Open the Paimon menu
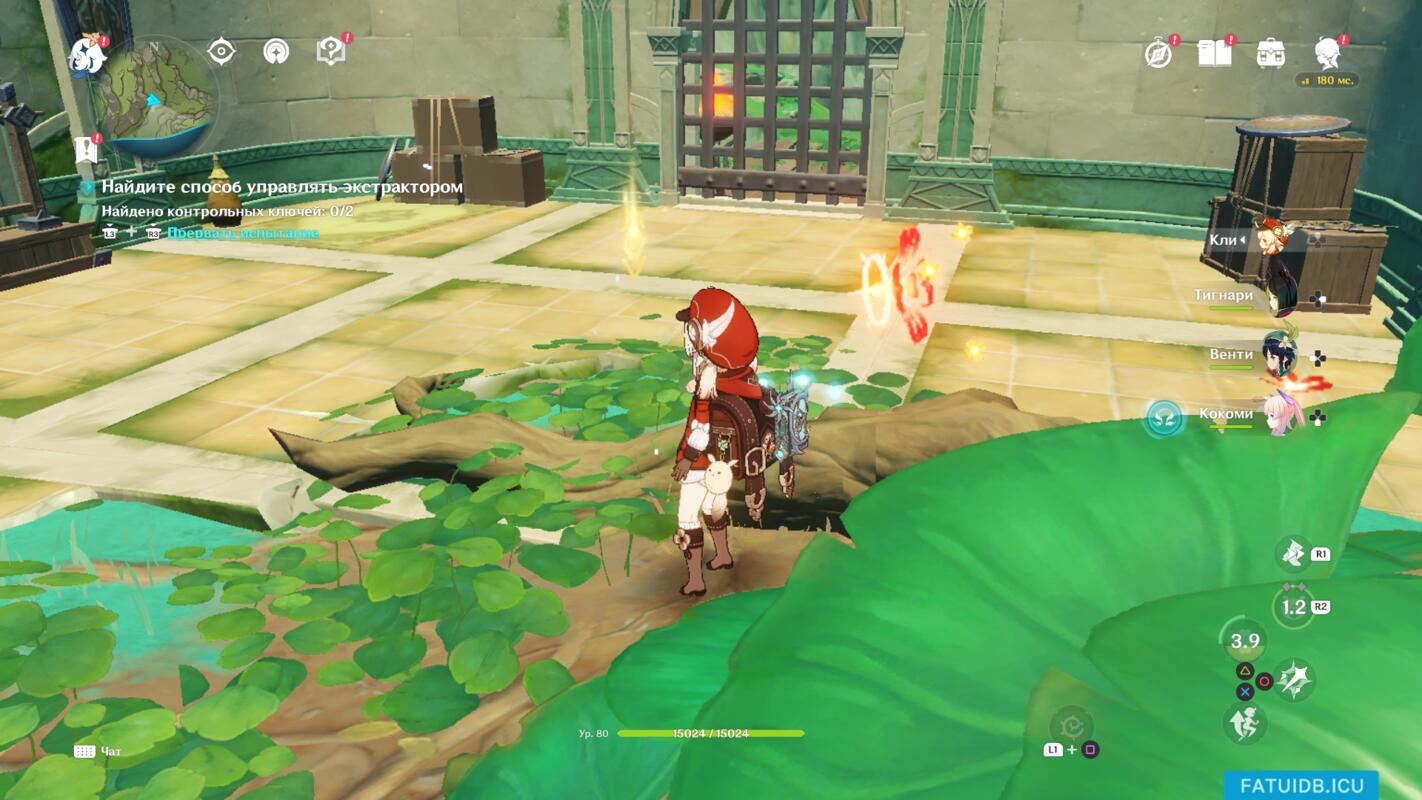 tap(87, 57)
